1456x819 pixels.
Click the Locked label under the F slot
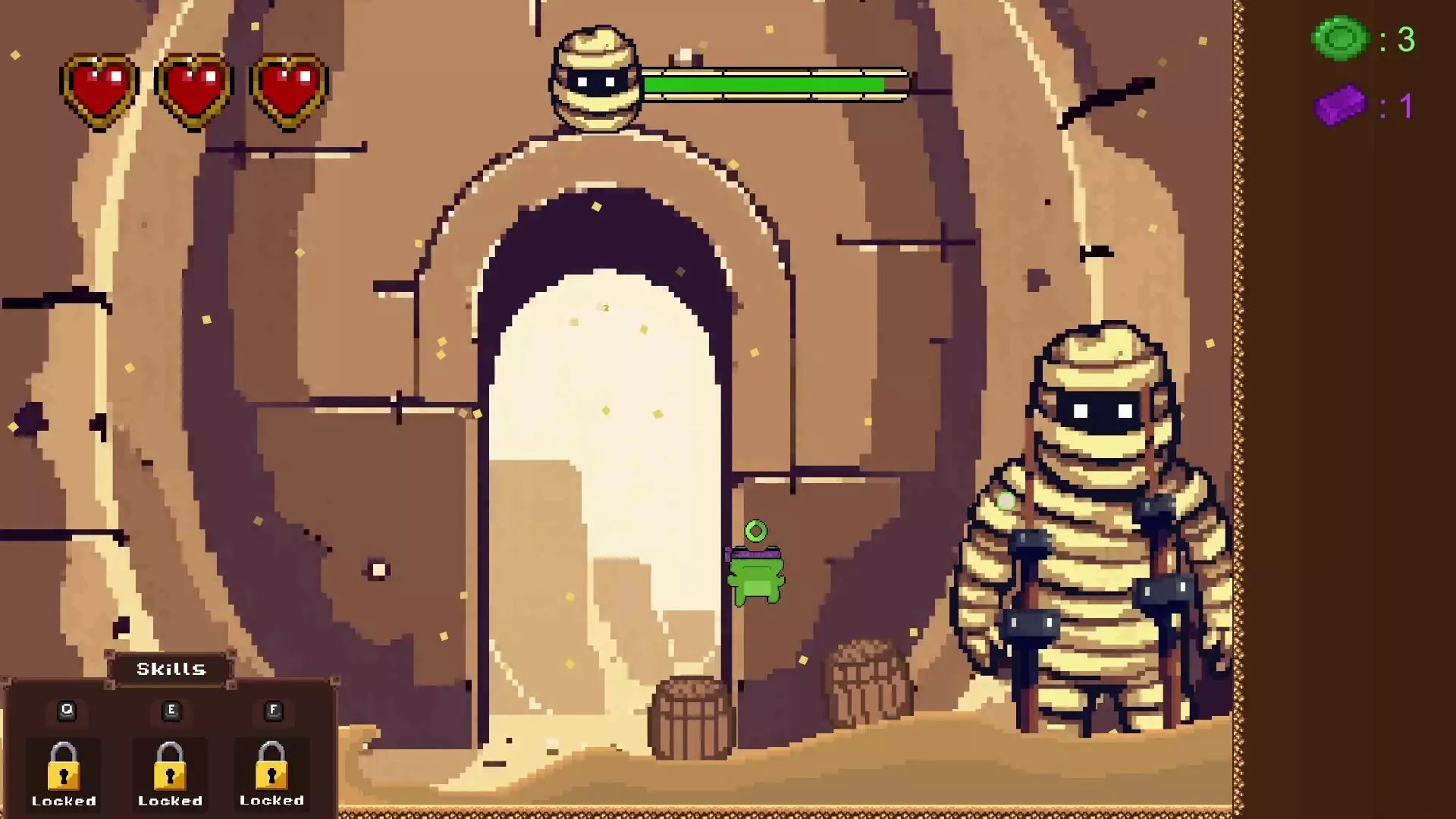coord(271,801)
